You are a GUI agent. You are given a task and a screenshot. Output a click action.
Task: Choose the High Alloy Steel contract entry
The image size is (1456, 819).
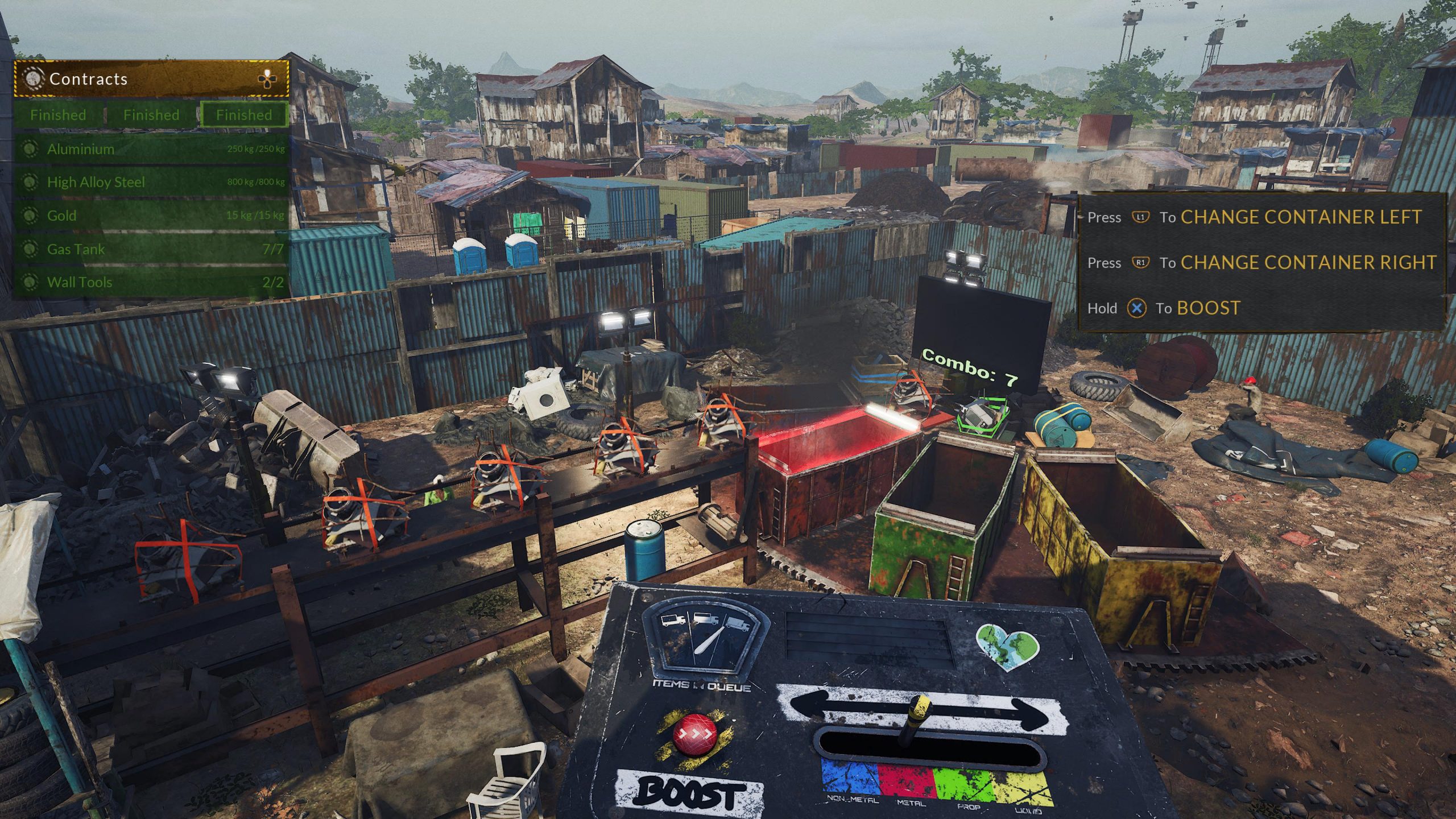pos(151,182)
